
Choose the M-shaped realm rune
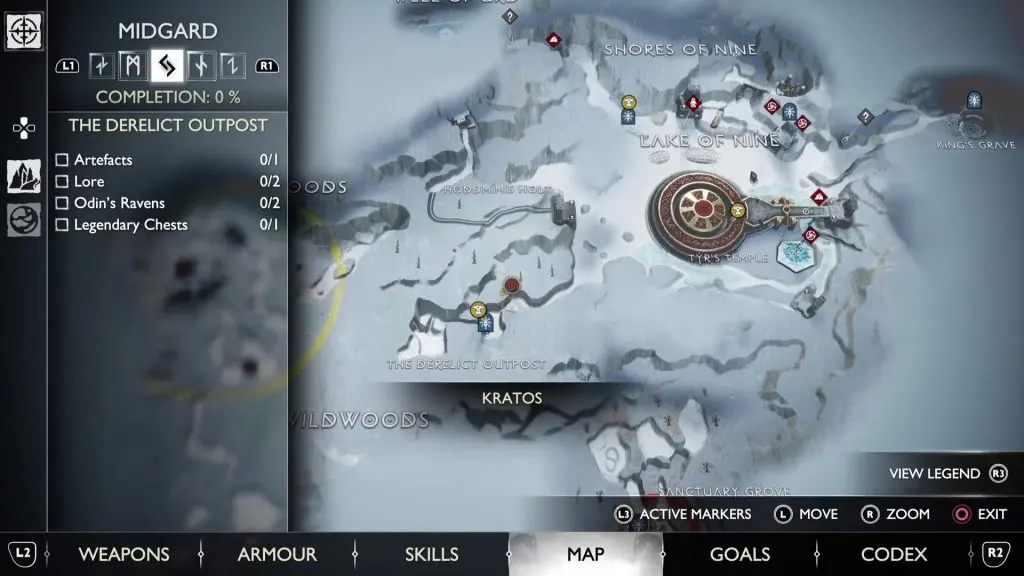133,66
